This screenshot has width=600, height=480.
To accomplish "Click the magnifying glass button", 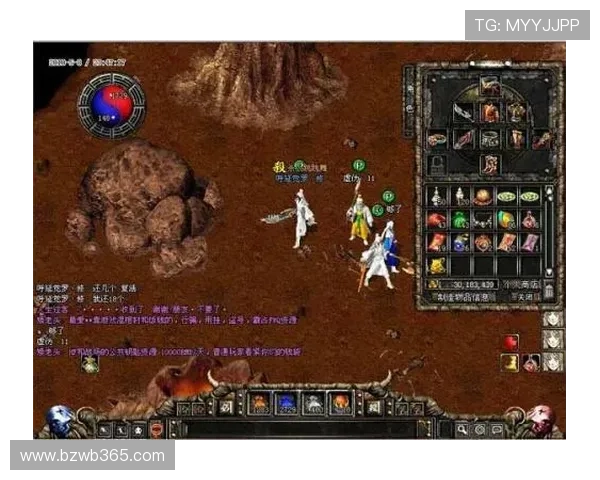I will pyautogui.click(x=462, y=429).
